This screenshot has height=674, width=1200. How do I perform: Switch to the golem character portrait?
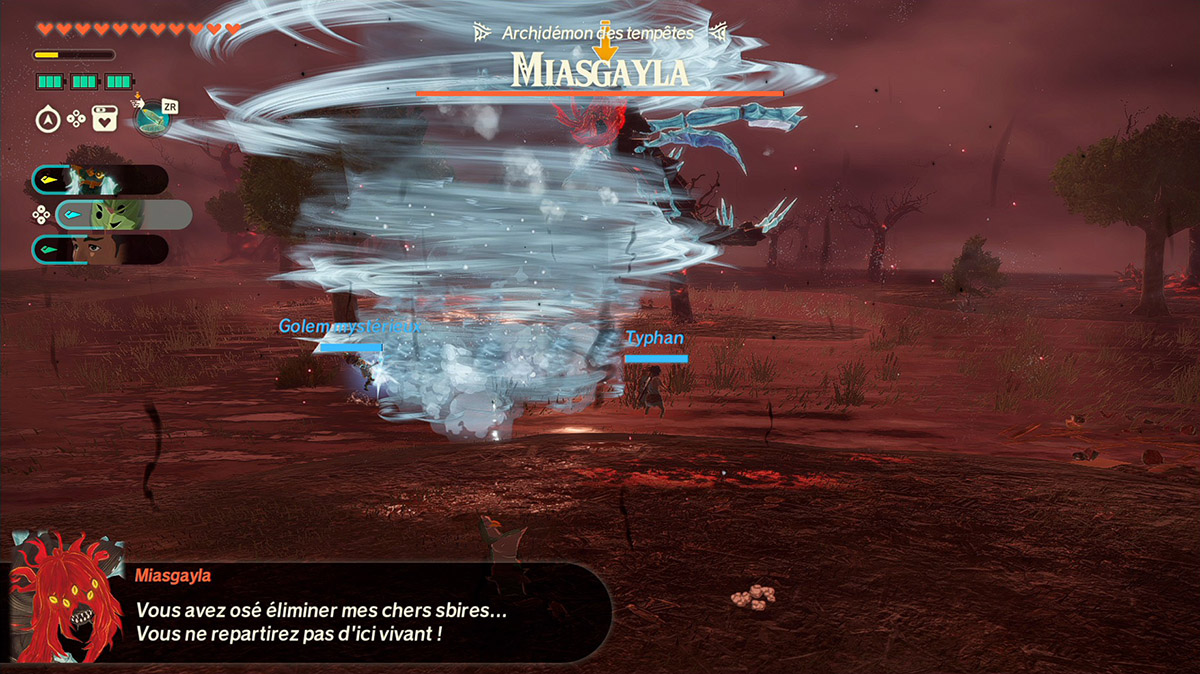click(x=93, y=180)
